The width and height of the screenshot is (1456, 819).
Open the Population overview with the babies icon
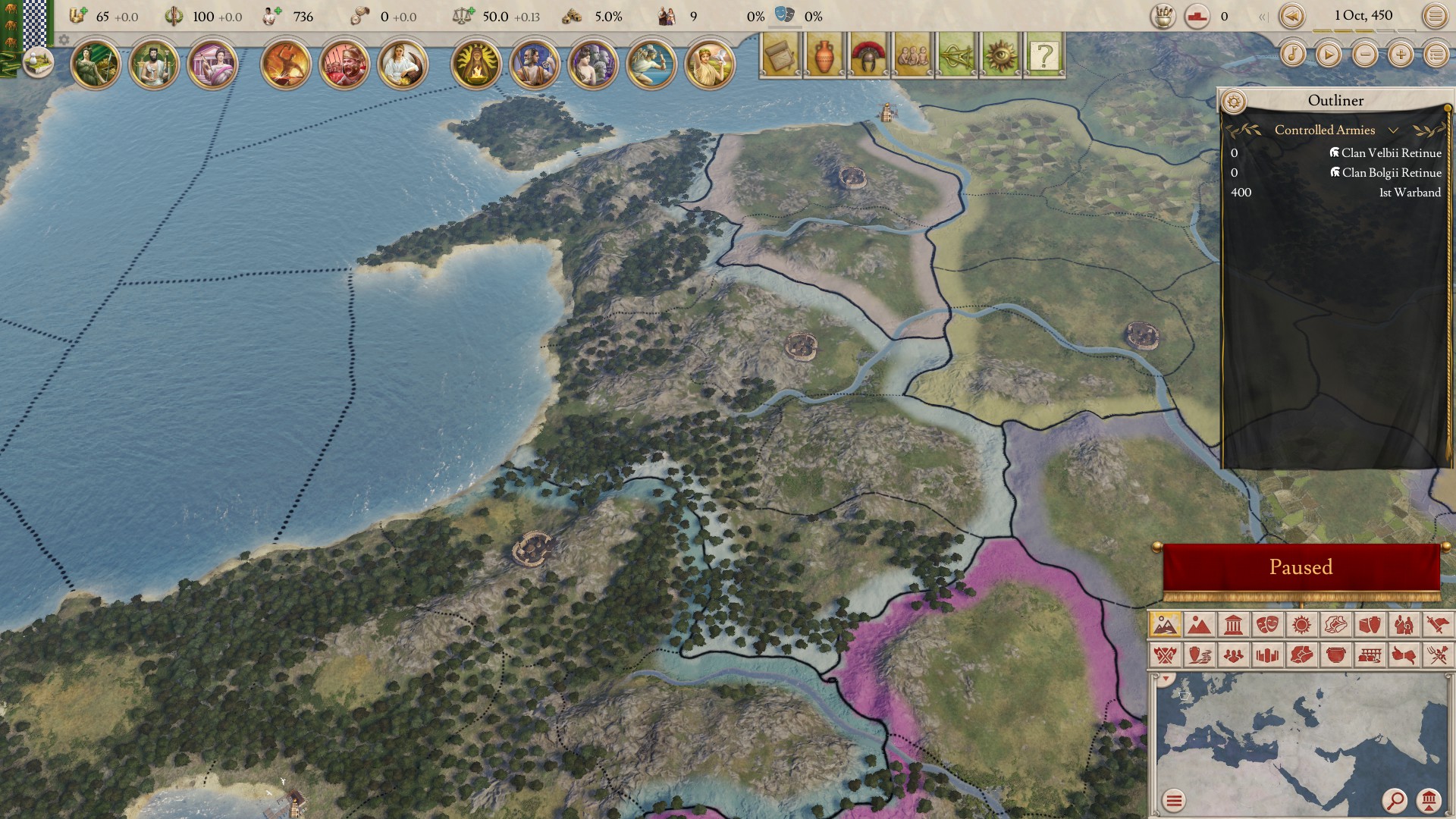(913, 53)
